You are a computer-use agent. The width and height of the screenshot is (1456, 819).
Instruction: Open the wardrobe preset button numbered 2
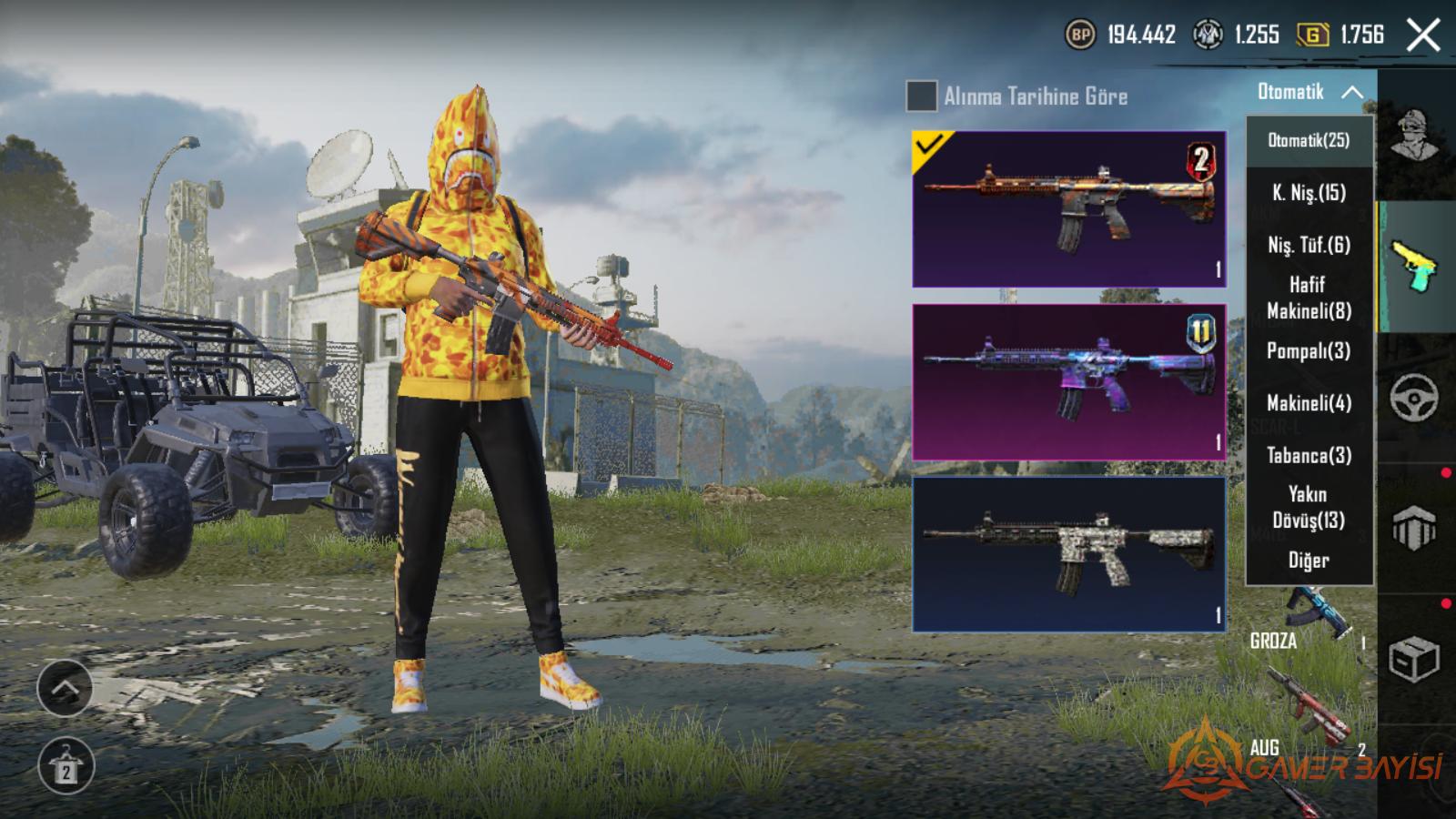(x=66, y=766)
